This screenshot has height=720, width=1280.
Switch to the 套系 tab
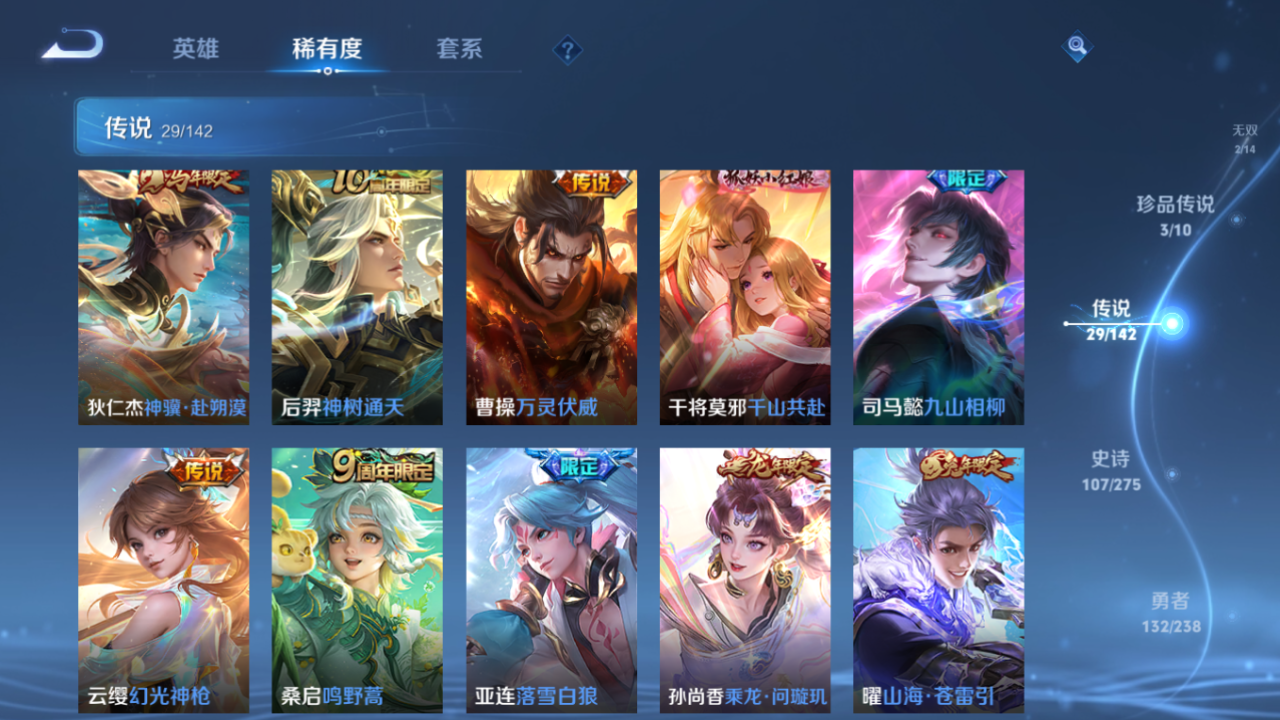[461, 47]
